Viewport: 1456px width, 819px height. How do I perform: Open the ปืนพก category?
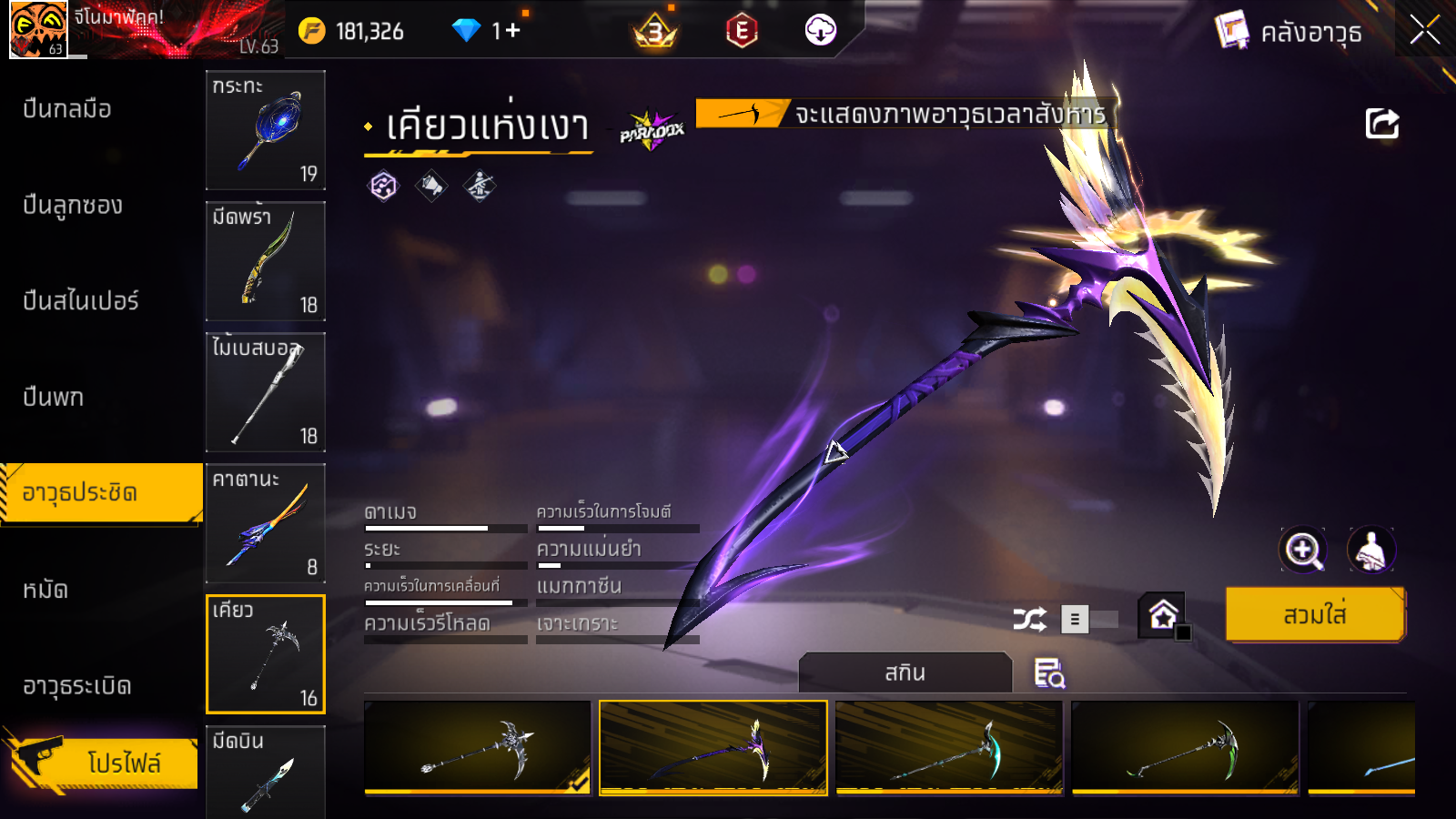point(54,398)
